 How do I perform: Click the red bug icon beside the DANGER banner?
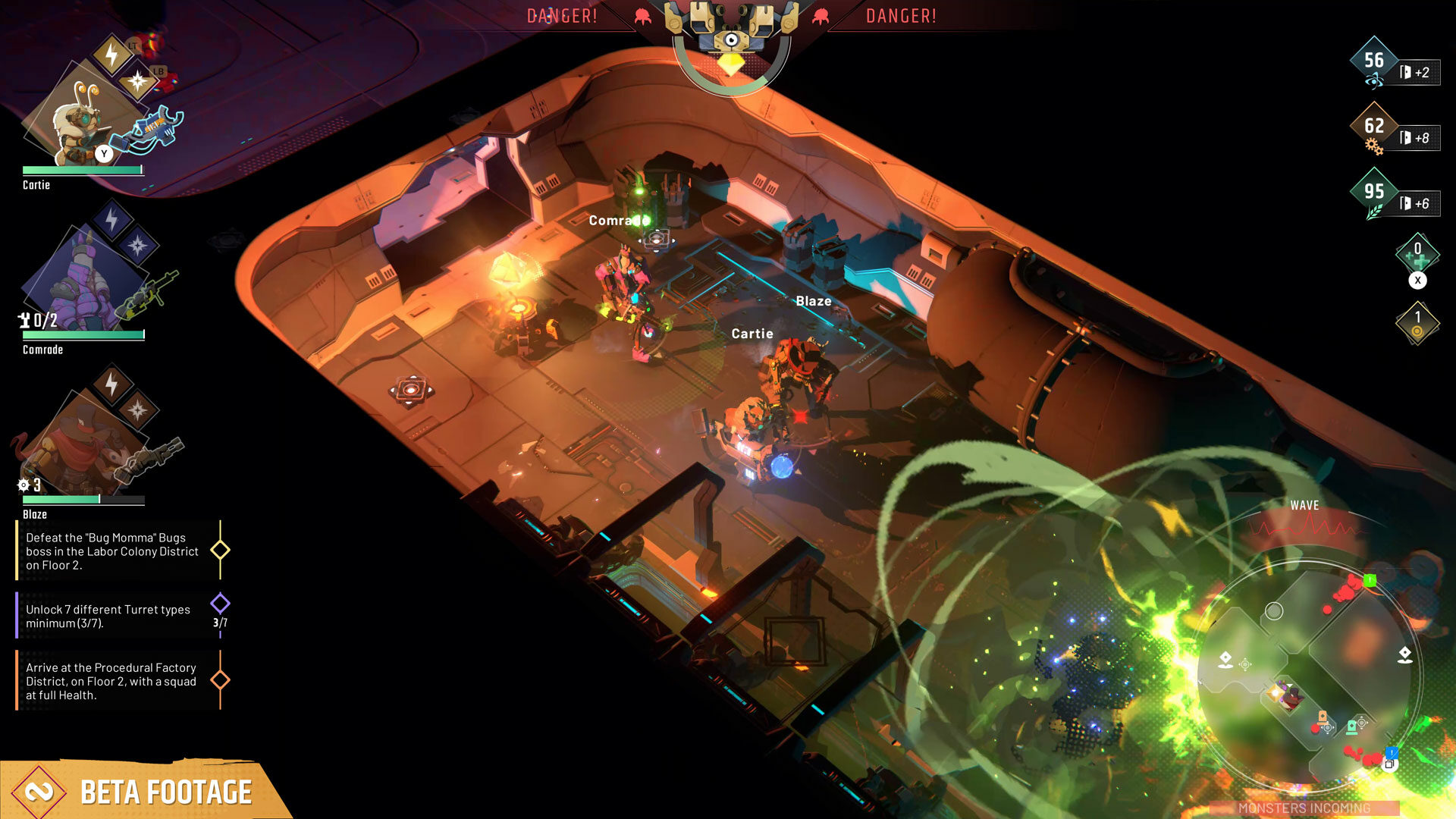point(644,15)
